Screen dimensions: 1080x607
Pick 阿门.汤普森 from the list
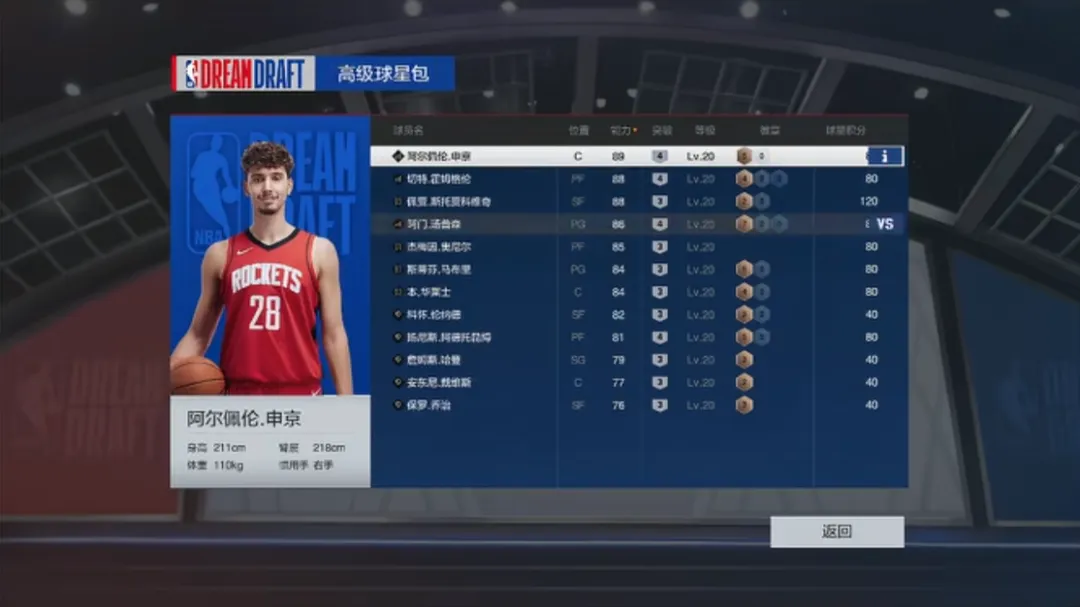point(440,225)
